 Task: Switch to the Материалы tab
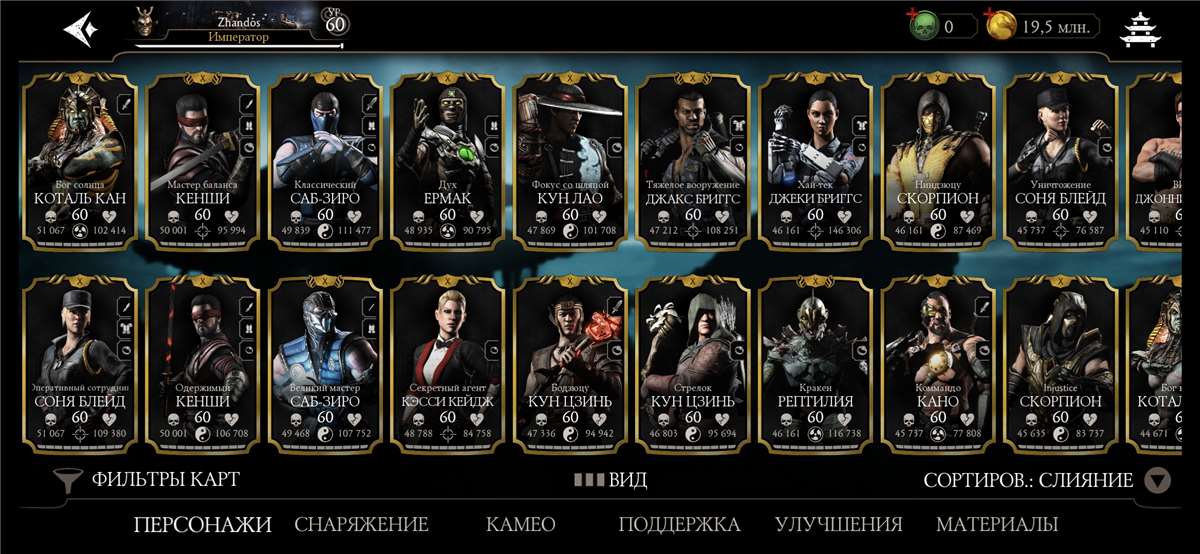pos(996,524)
